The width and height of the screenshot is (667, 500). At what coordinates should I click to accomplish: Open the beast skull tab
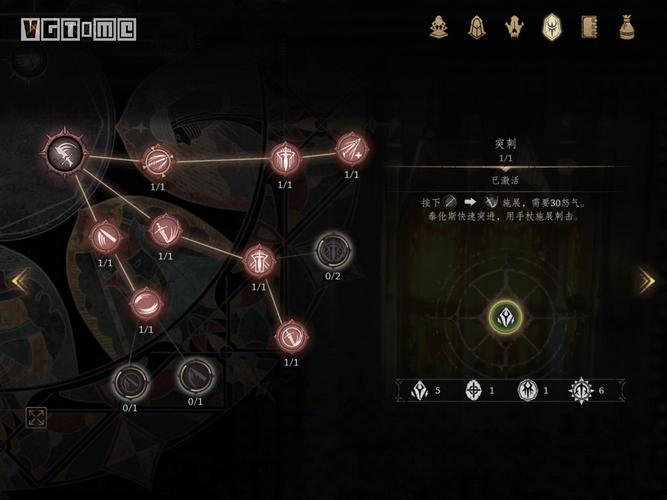(x=514, y=27)
